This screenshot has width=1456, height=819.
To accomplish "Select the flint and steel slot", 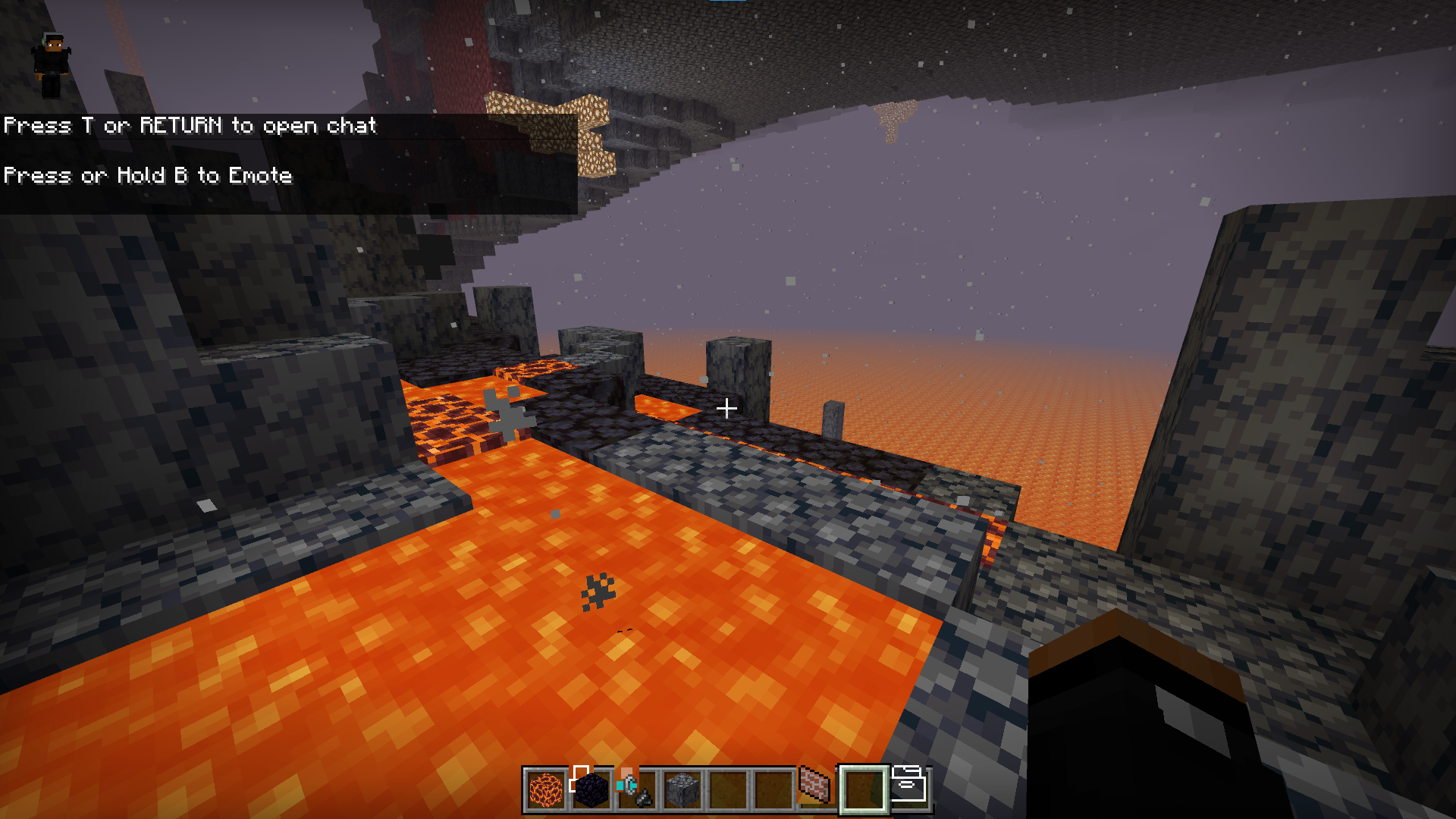I will (635, 789).
